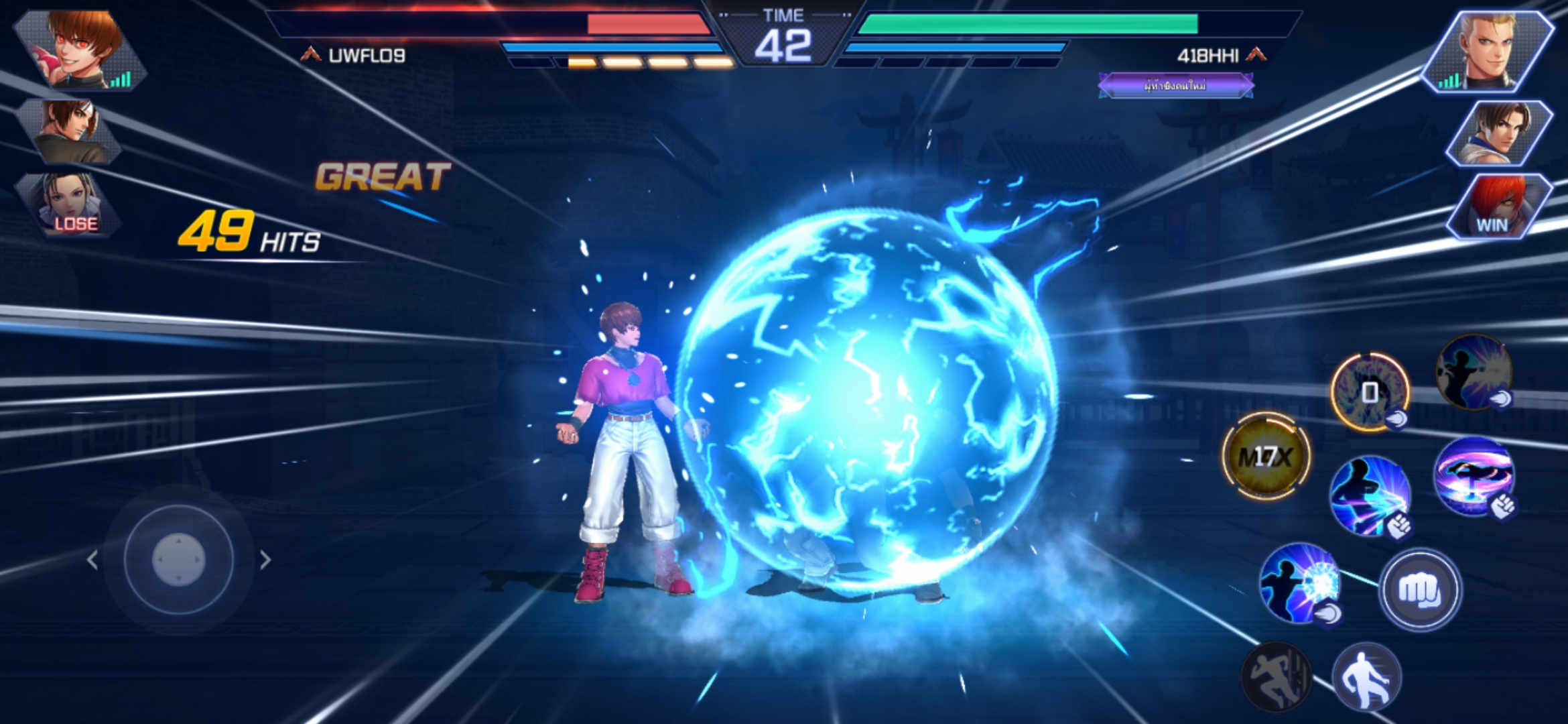
Task: Select the red-eyed active fighter portrait
Action: coord(82,50)
